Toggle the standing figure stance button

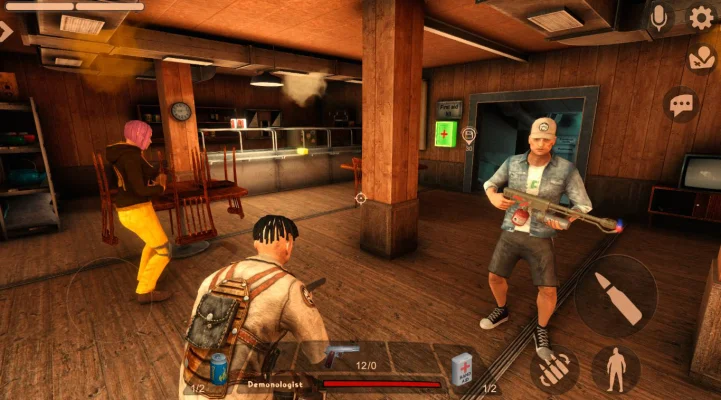coord(616,368)
